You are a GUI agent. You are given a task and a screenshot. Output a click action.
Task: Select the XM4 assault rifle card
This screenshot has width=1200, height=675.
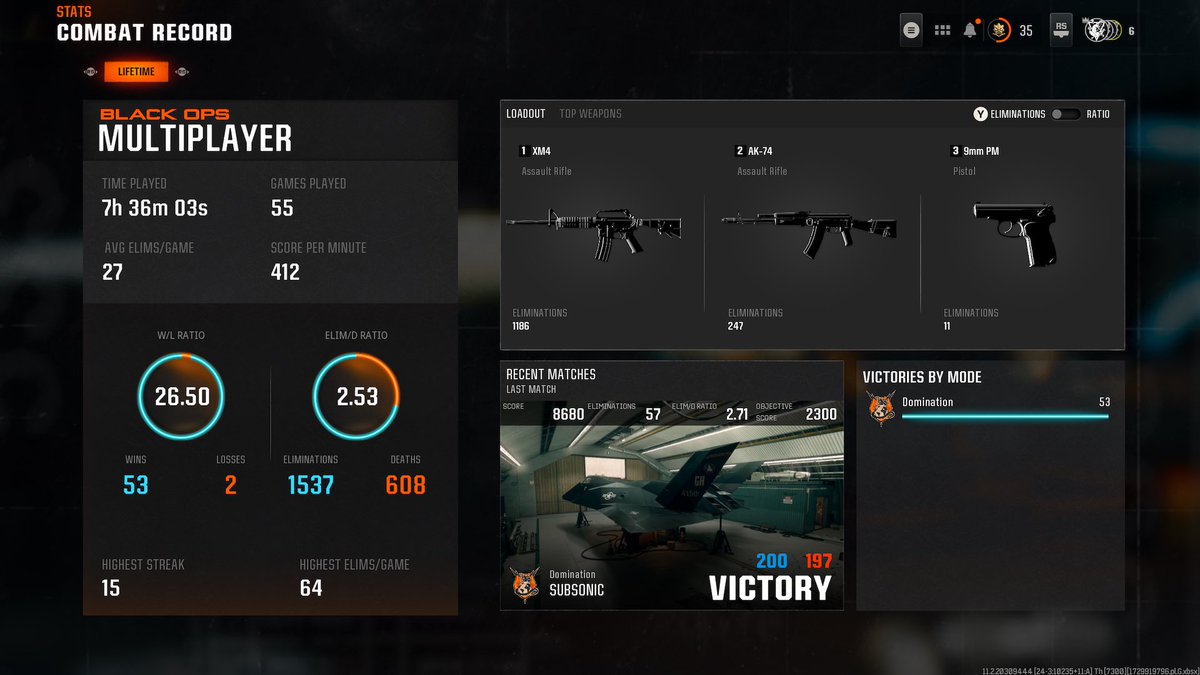(597, 237)
